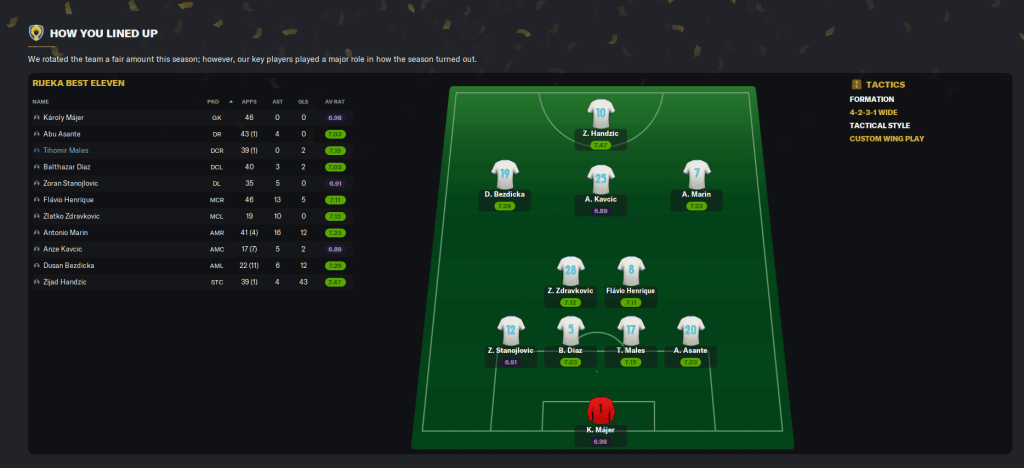Viewport: 1024px width, 468px height.
Task: Choose A. Kavcic's number 25 shirt on the pitch
Action: point(600,179)
